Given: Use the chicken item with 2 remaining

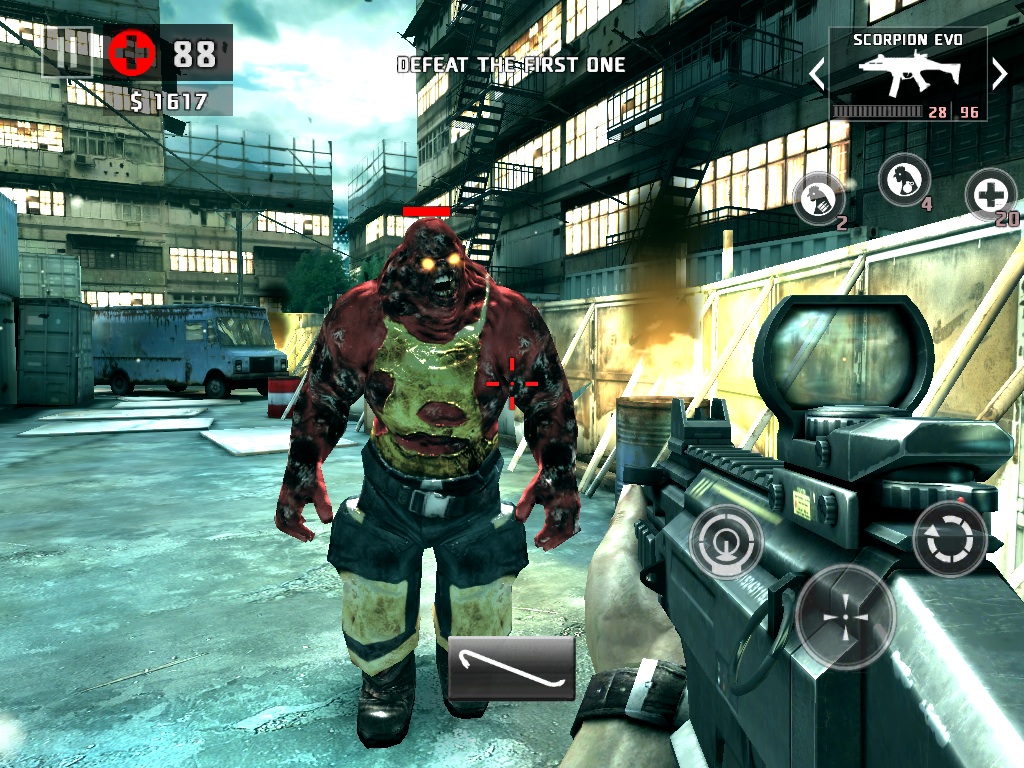Looking at the screenshot, I should pyautogui.click(x=818, y=198).
